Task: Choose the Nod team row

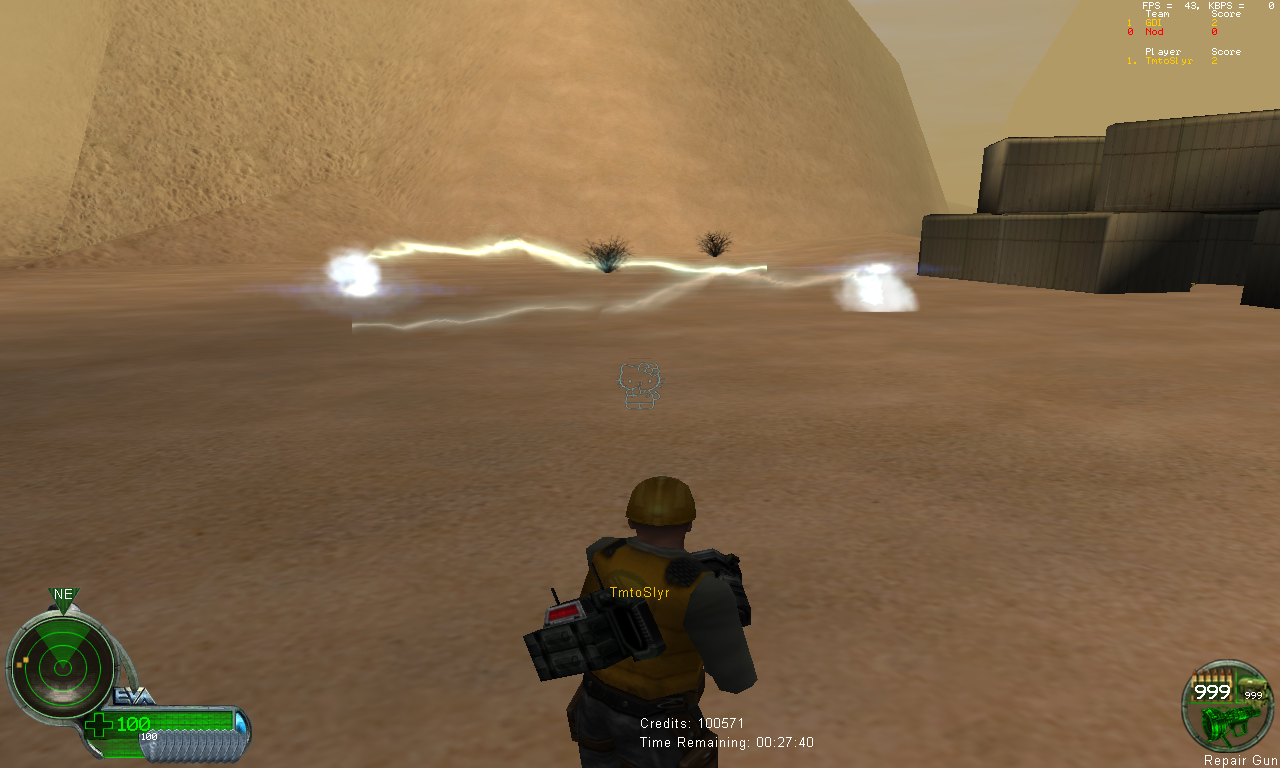Action: [1154, 32]
